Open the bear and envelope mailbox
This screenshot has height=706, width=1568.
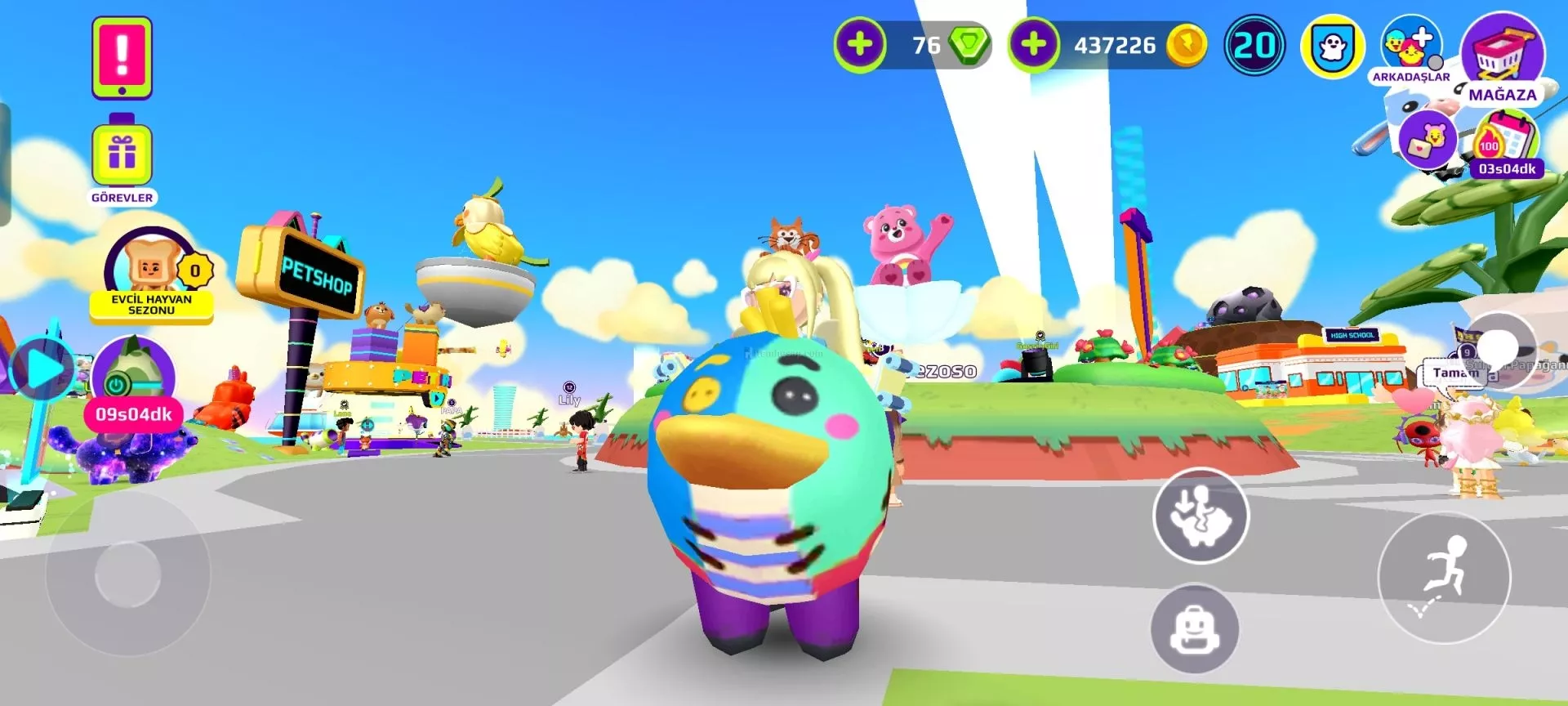pos(1427,141)
